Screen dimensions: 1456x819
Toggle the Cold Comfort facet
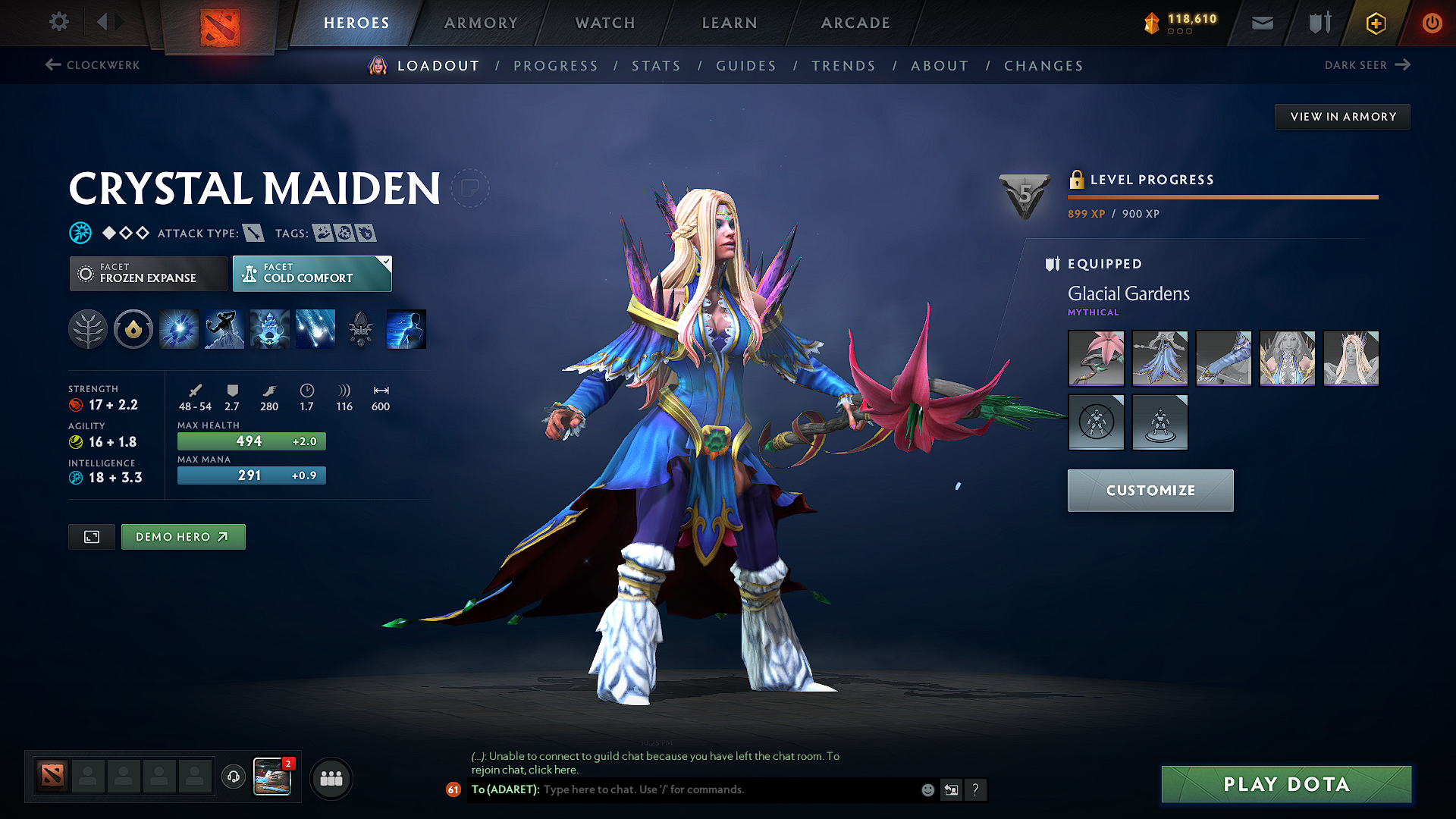pyautogui.click(x=312, y=273)
